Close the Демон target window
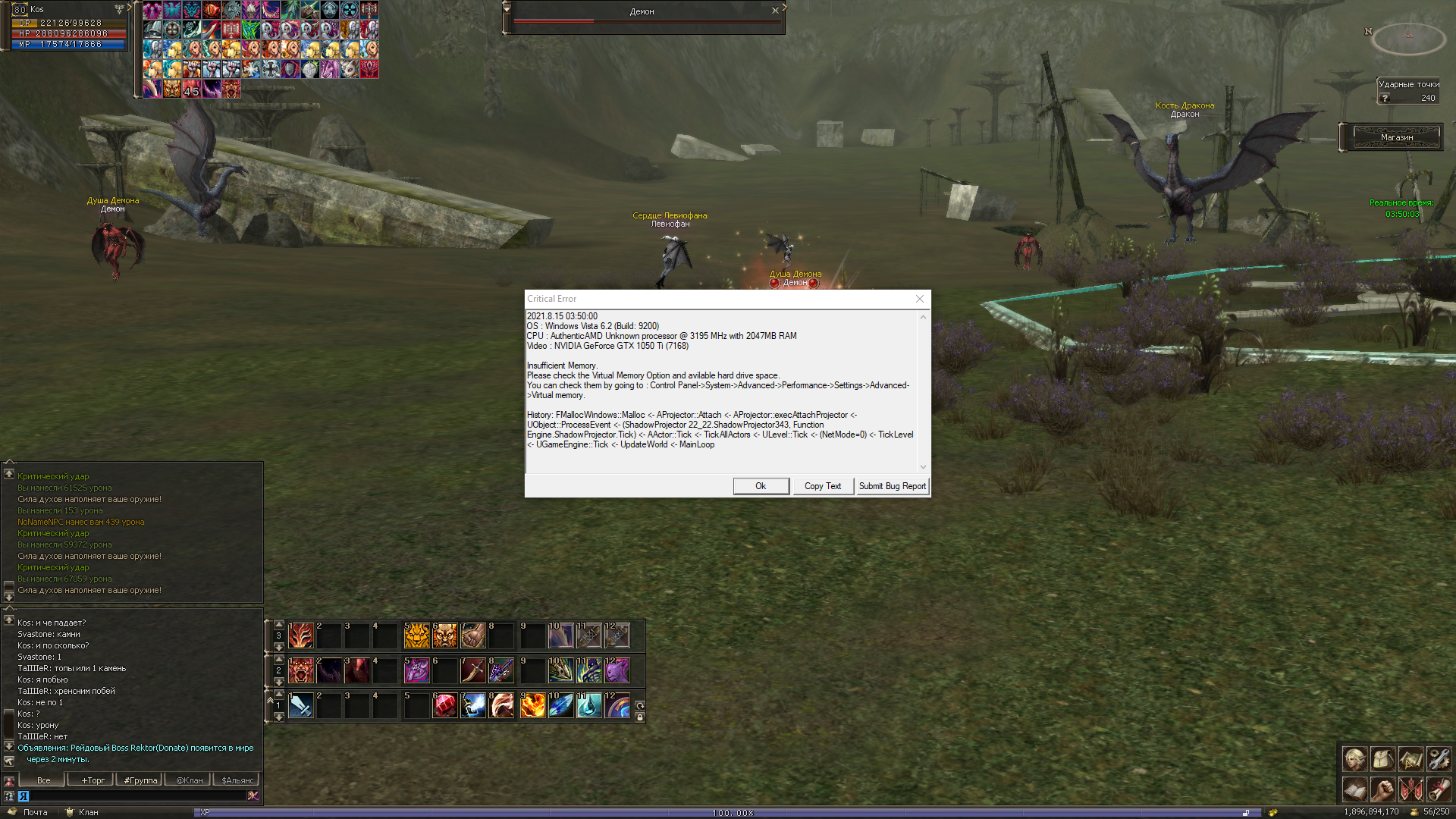The image size is (1456, 819). point(775,11)
